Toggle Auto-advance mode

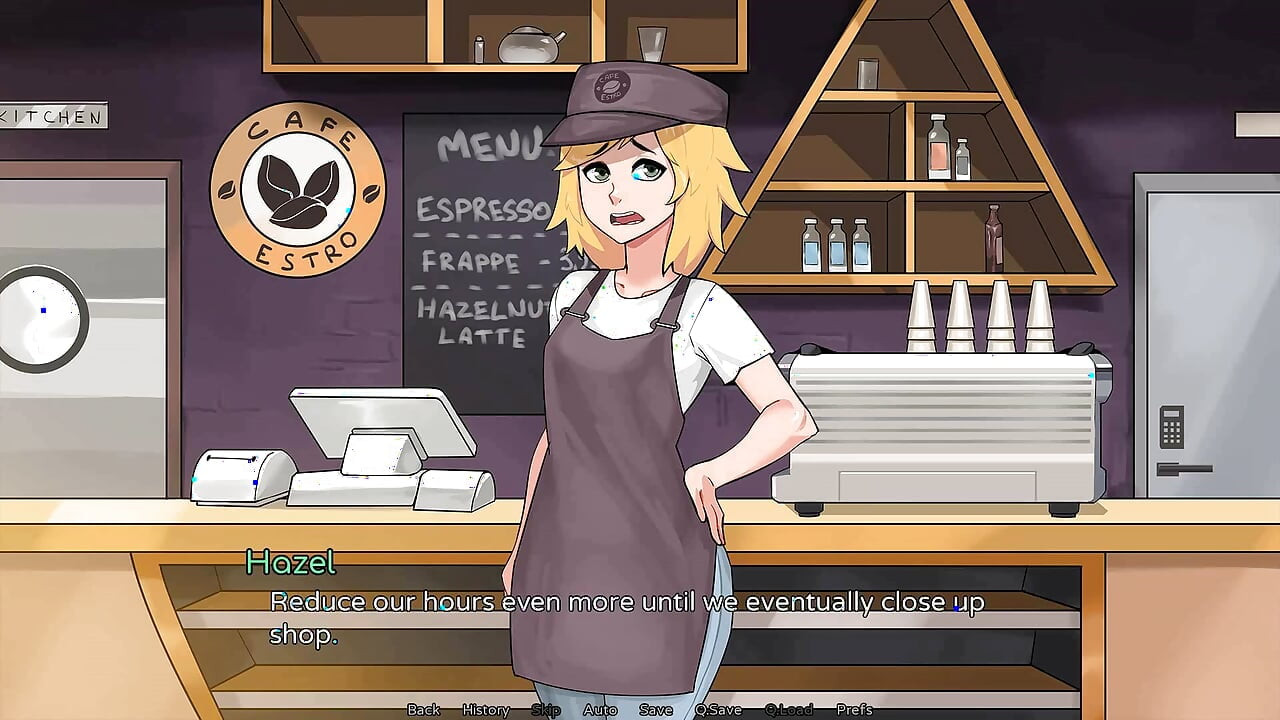(601, 710)
